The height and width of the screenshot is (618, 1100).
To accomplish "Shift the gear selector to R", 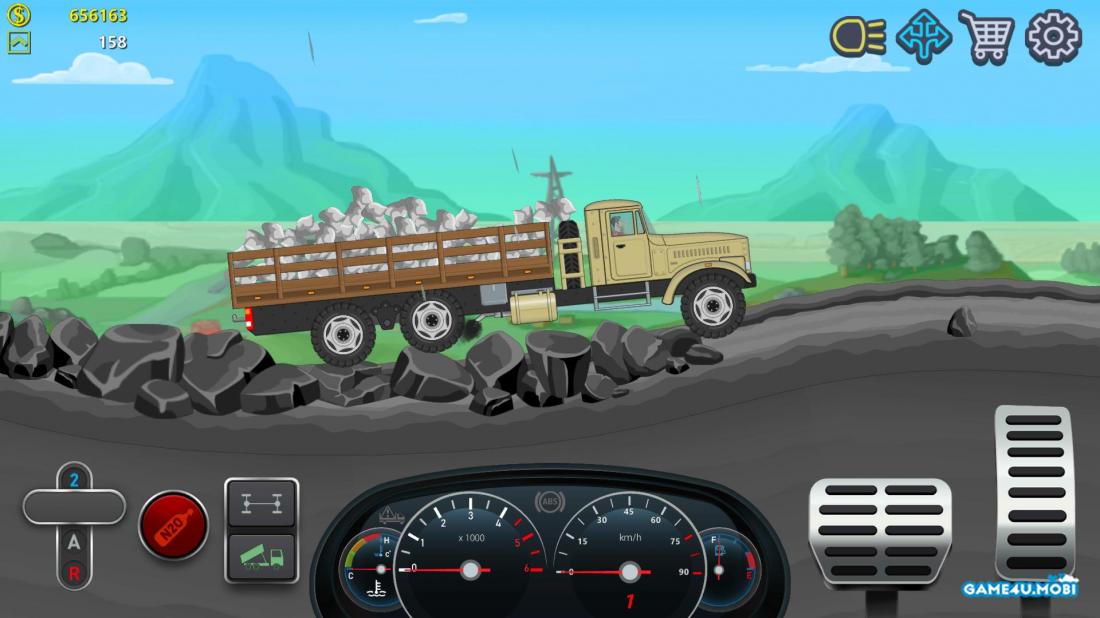I will point(74,573).
